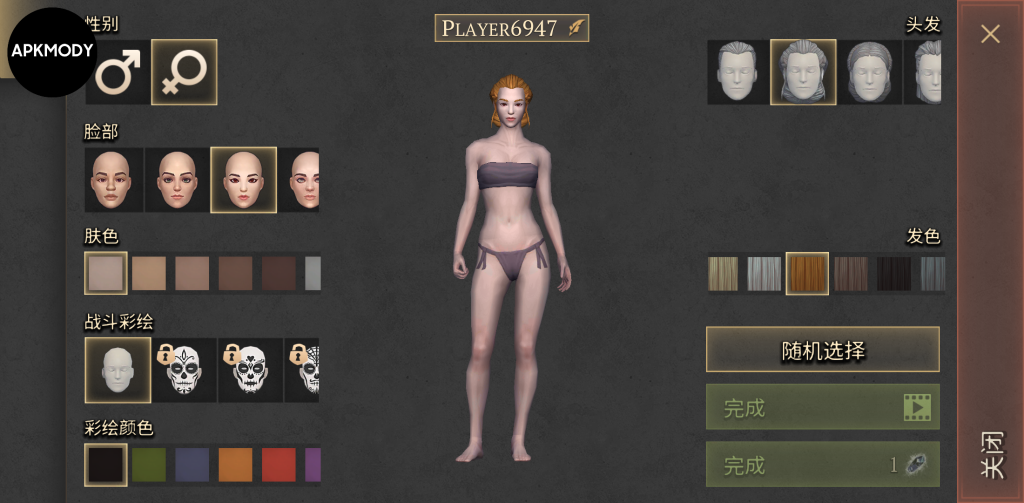
Task: Pick the green war paint color
Action: (x=149, y=465)
